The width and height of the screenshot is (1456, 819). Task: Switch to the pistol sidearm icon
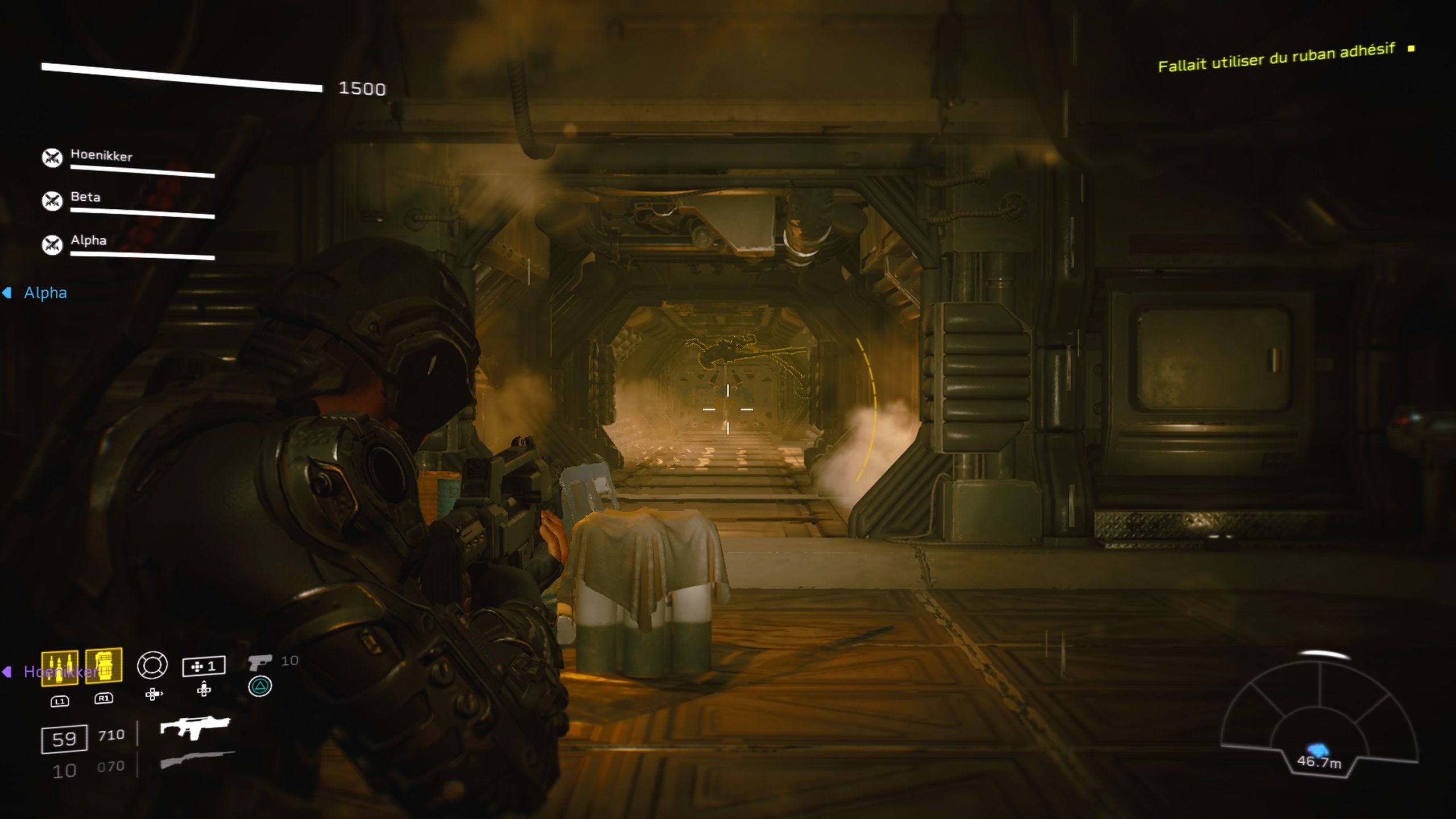point(259,662)
